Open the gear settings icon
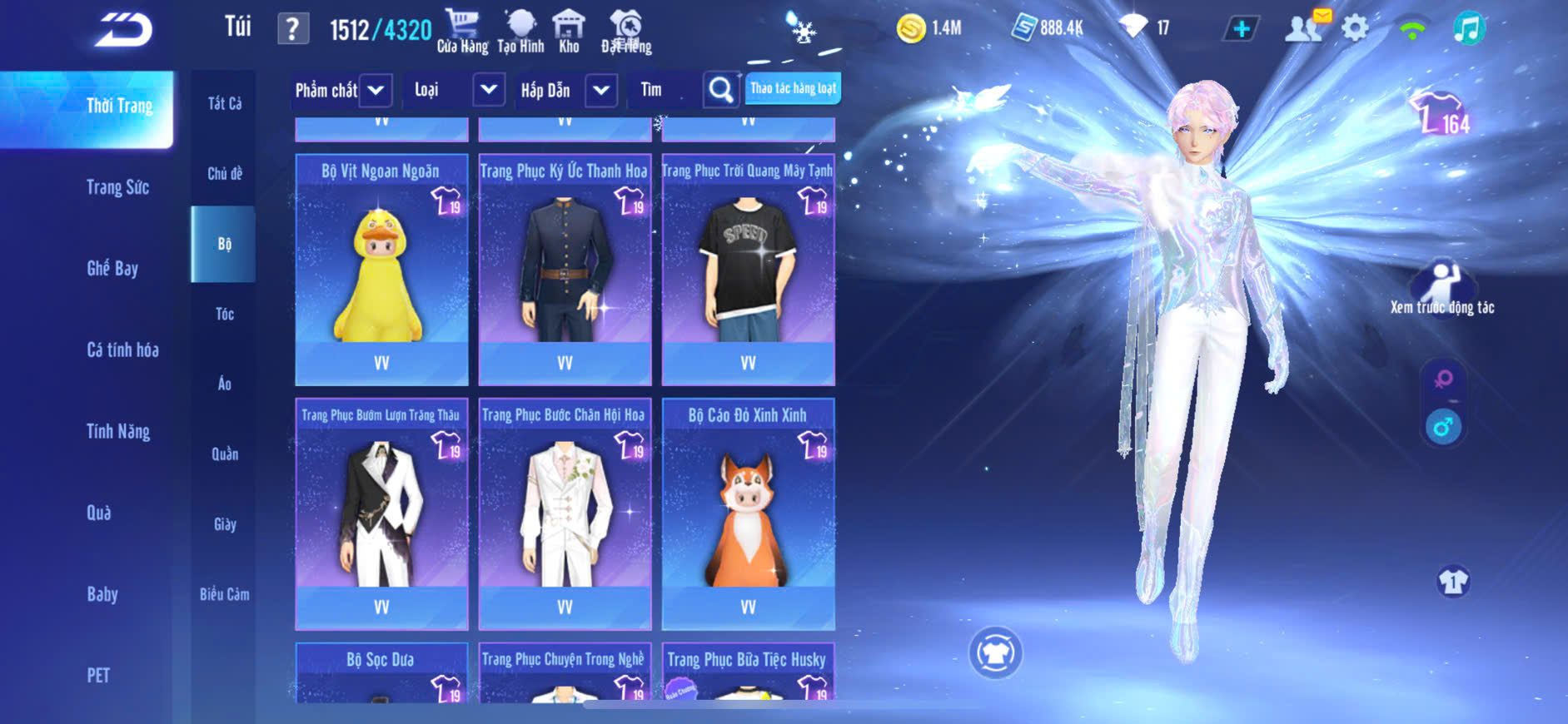Image resolution: width=1568 pixels, height=724 pixels. [1355, 29]
